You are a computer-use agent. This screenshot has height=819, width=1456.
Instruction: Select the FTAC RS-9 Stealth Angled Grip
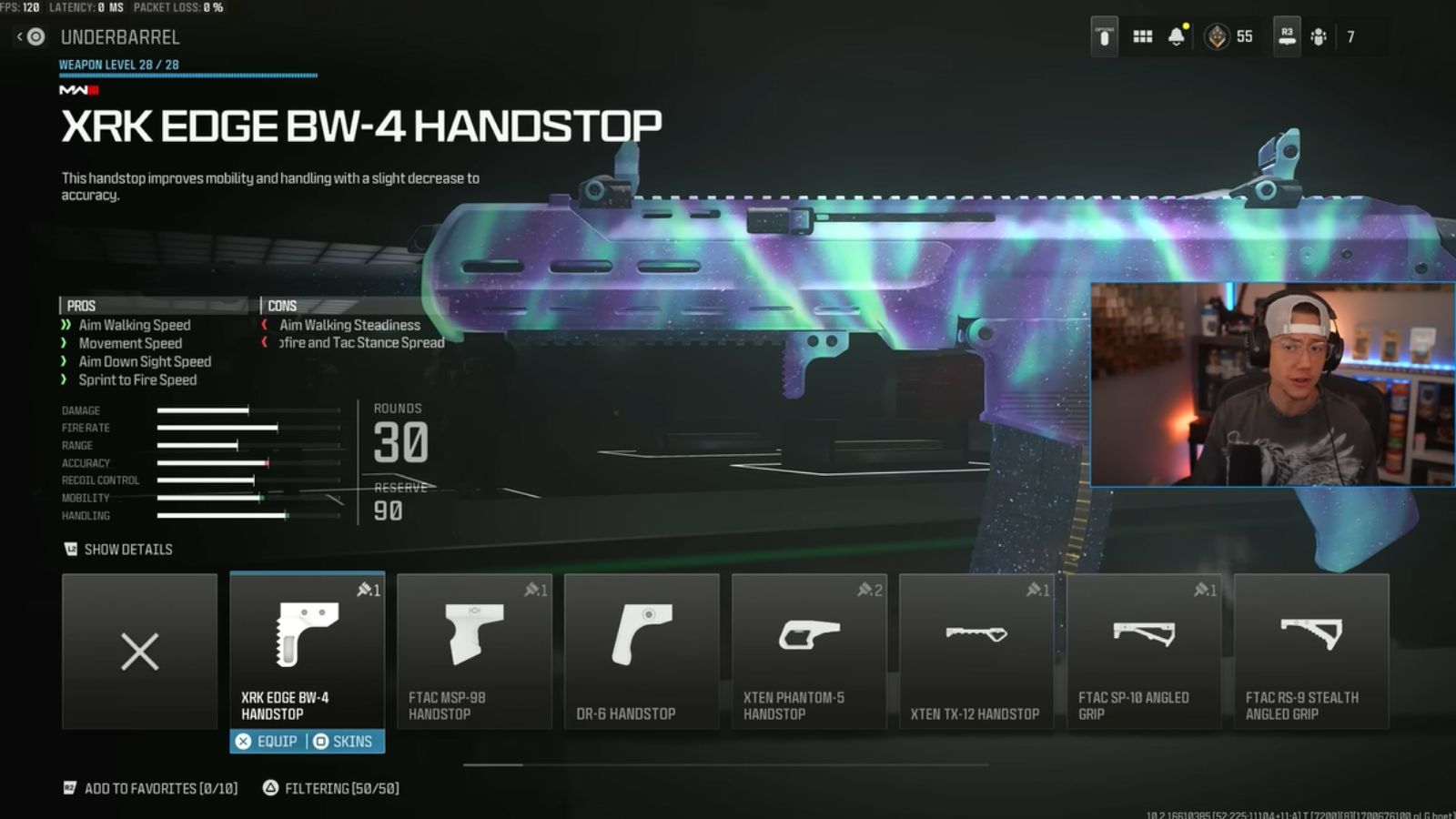[1312, 651]
